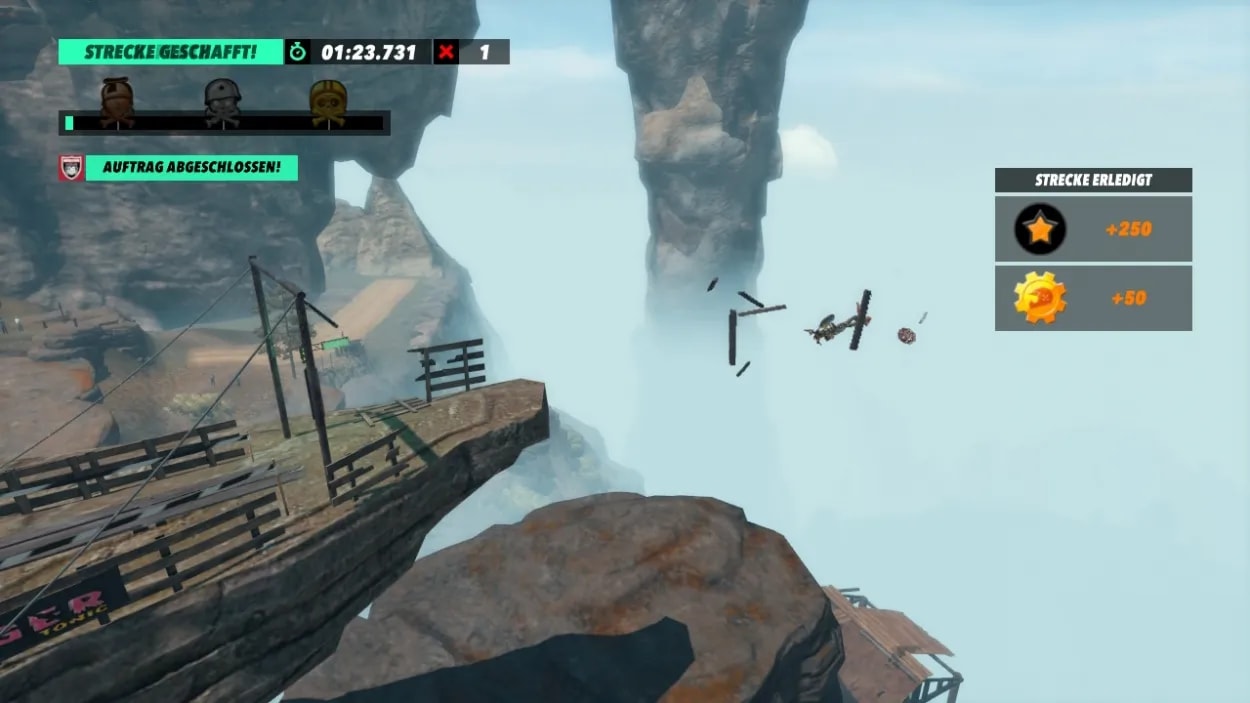Click the red contract sponsor icon
This screenshot has width=1250, height=703.
70,167
